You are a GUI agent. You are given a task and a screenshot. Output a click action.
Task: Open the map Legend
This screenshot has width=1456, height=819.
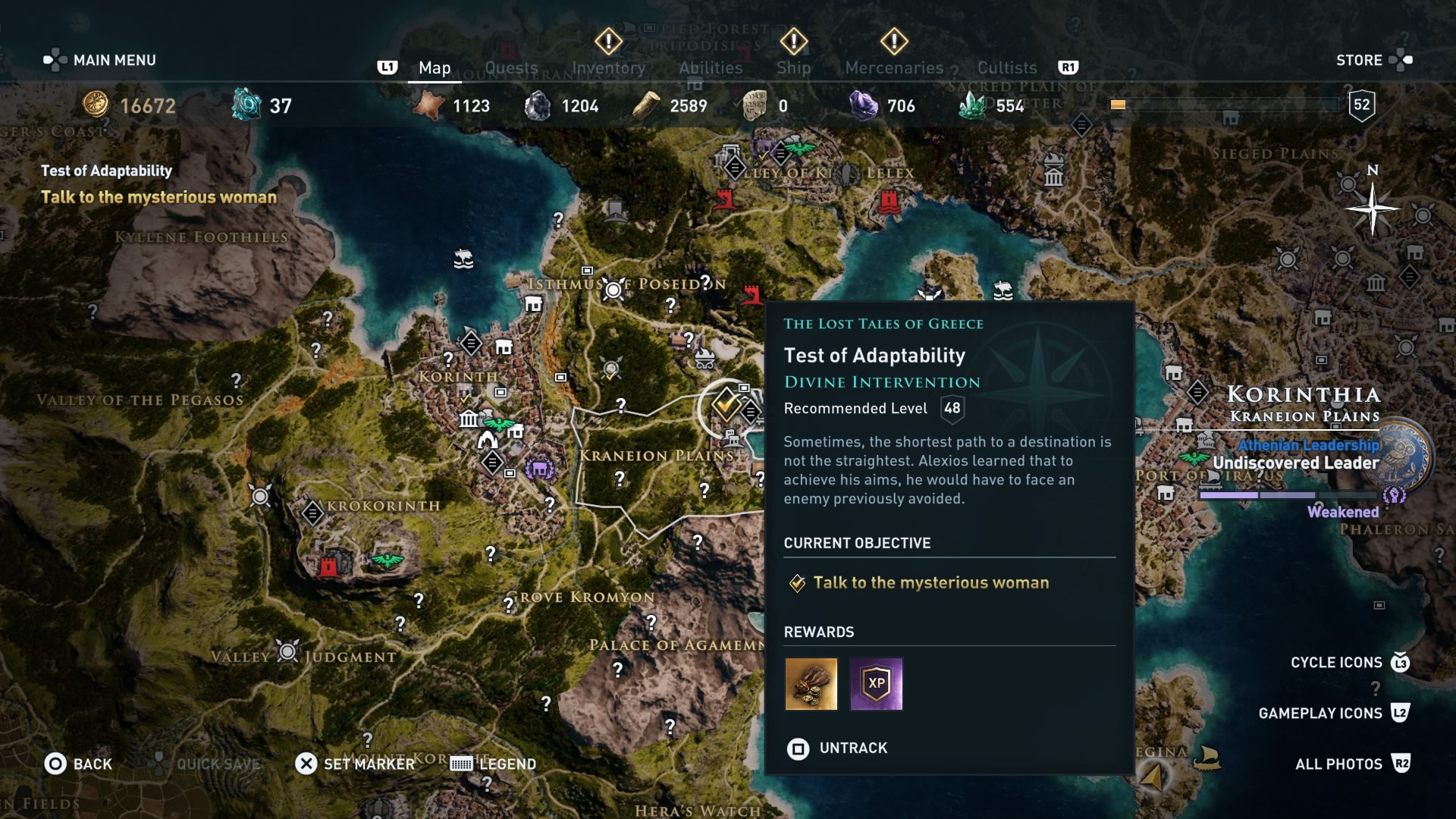494,764
